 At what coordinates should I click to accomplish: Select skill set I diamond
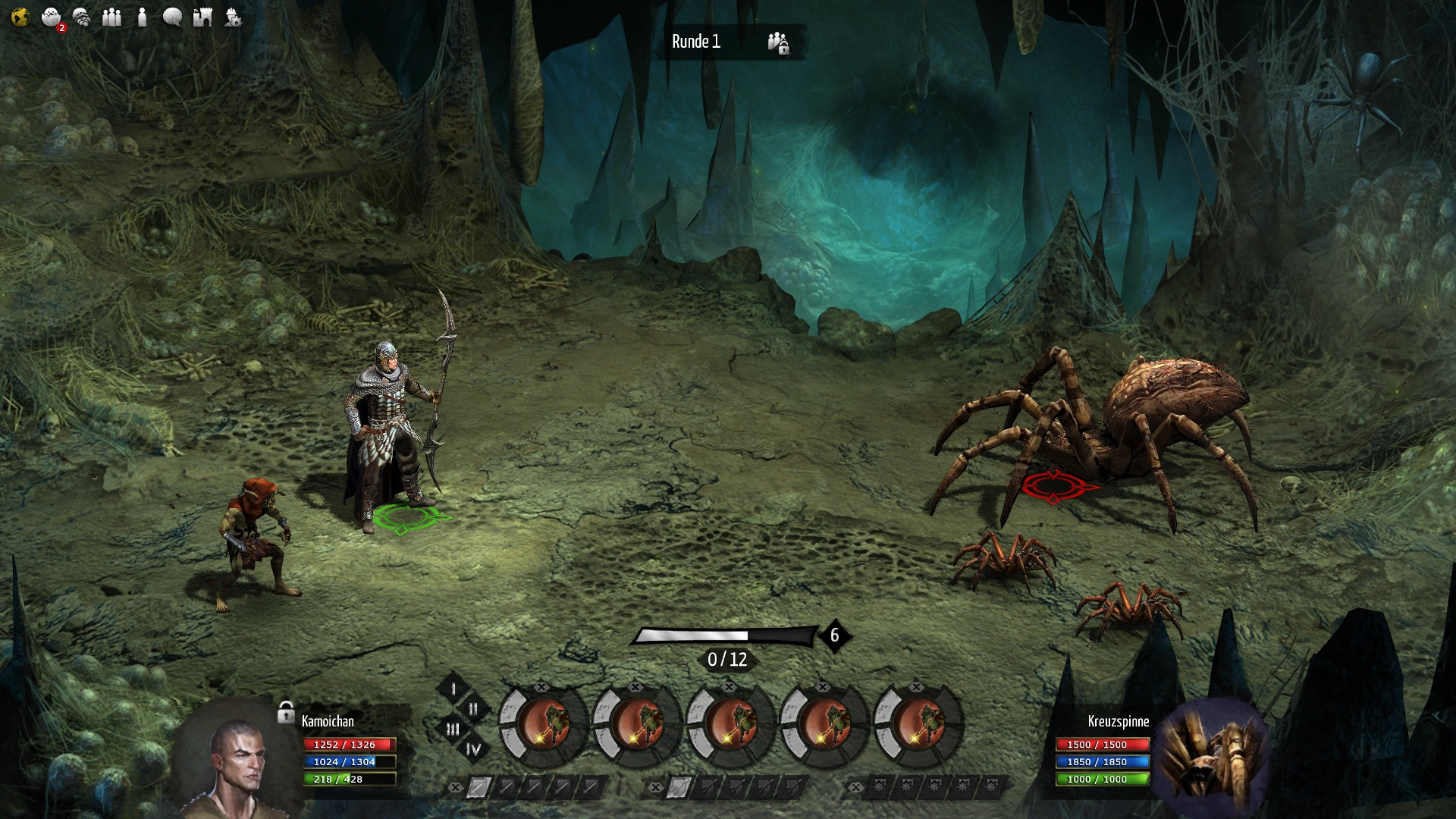point(453,689)
